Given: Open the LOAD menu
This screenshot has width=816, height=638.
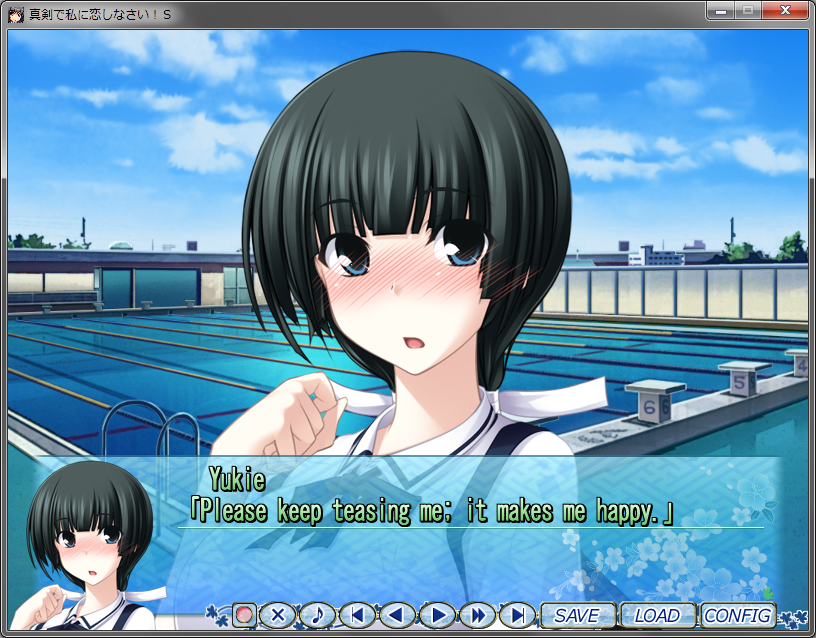Looking at the screenshot, I should [657, 615].
